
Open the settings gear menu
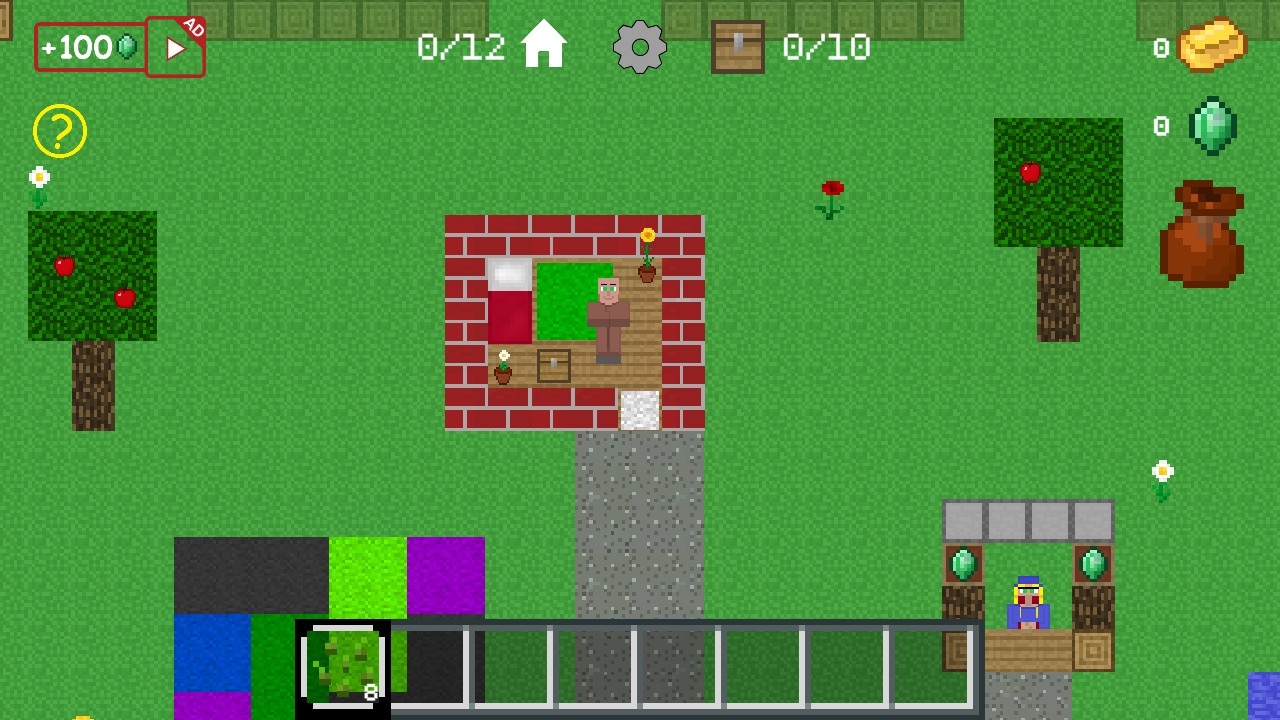click(x=638, y=47)
